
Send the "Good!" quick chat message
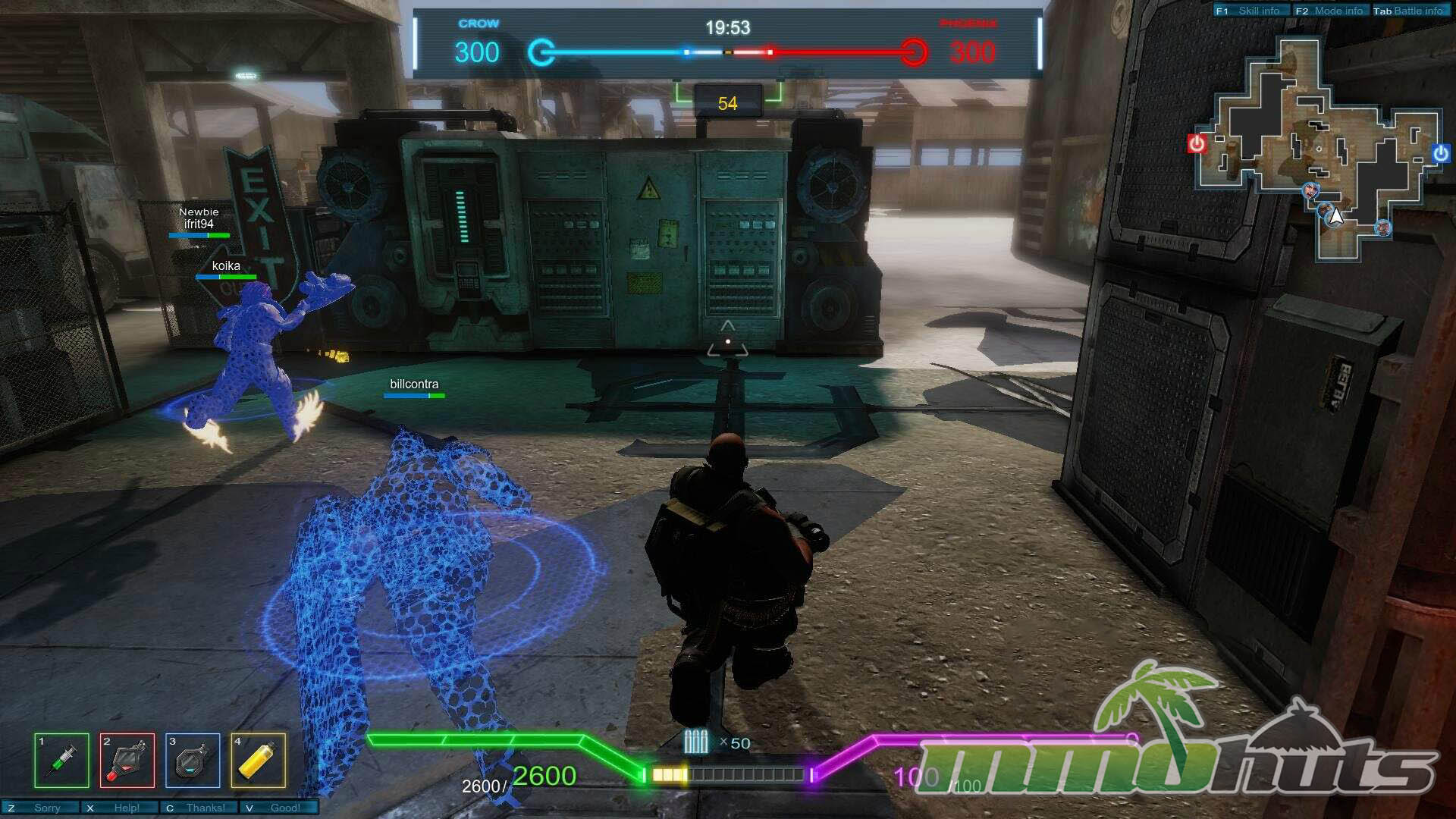click(x=278, y=808)
